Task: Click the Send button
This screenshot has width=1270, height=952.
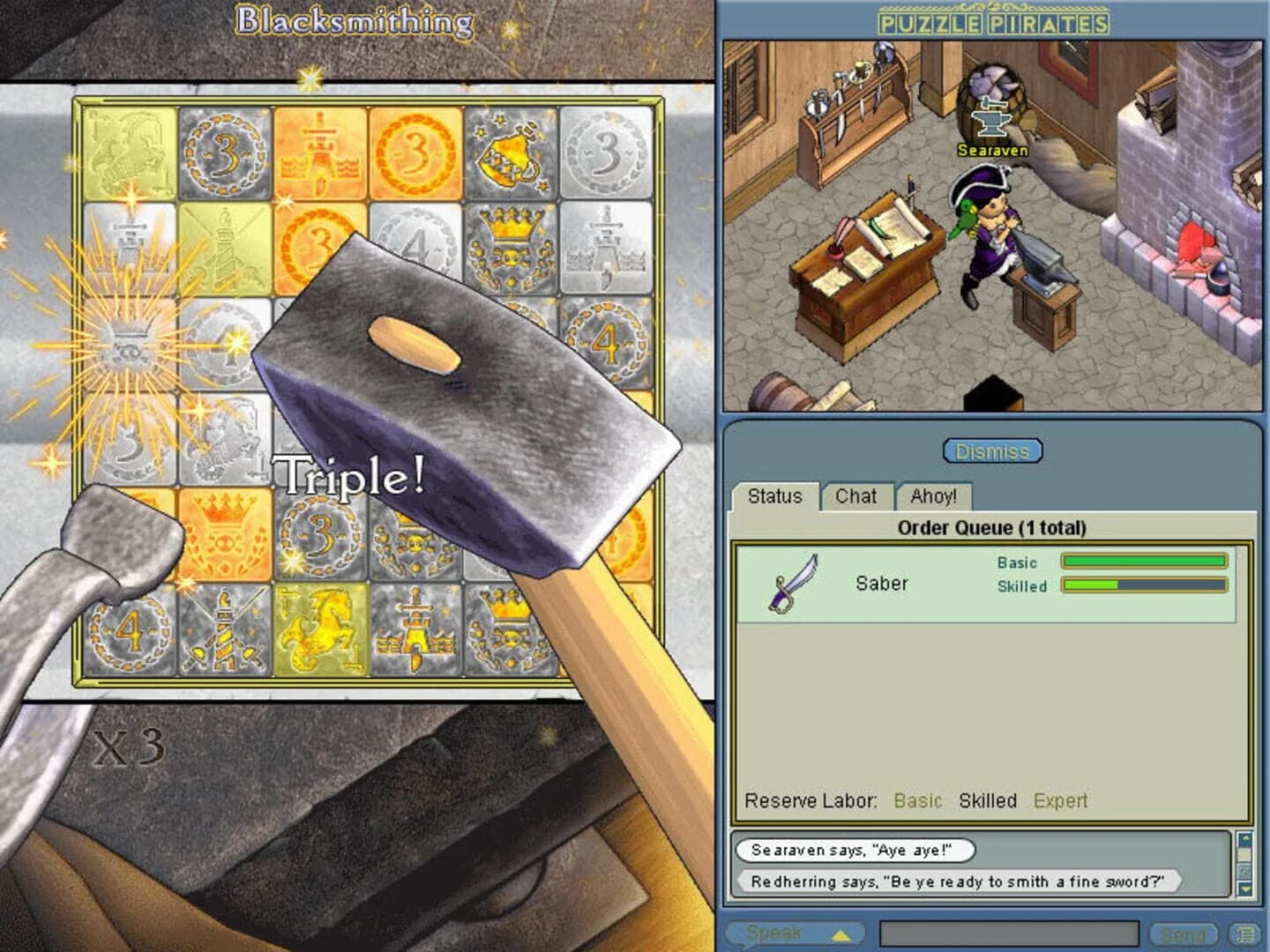Action: tap(1183, 933)
